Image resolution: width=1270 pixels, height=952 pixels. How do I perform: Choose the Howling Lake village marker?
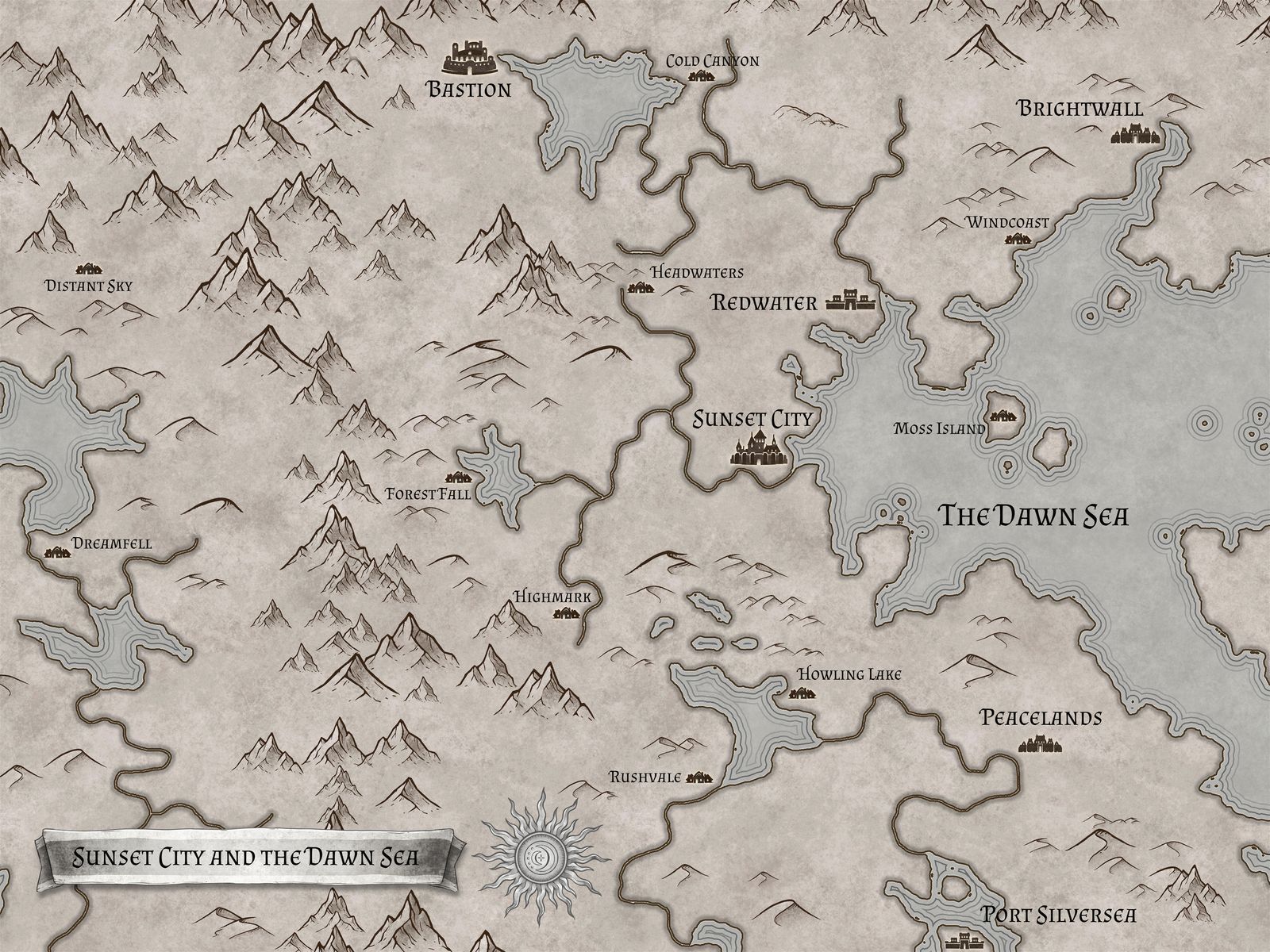[x=802, y=693]
